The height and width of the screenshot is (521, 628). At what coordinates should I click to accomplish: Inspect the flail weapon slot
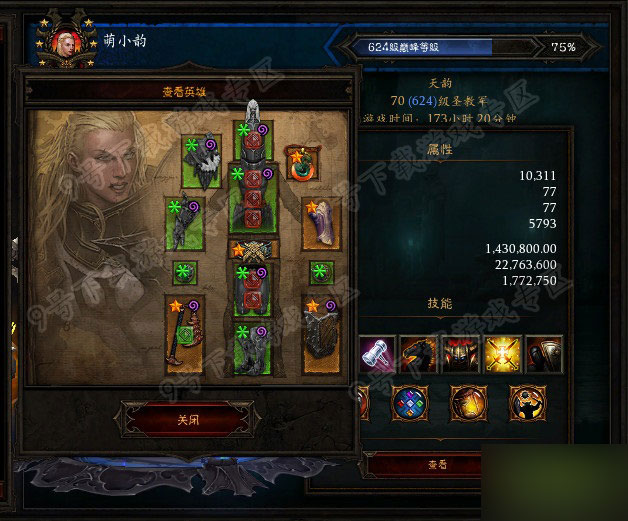click(x=184, y=334)
